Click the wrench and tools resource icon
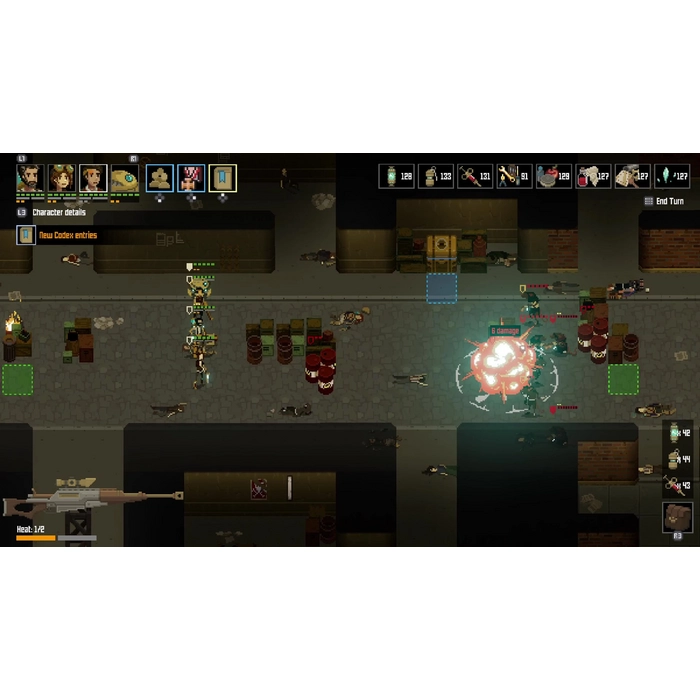The height and width of the screenshot is (700, 700). (x=507, y=177)
